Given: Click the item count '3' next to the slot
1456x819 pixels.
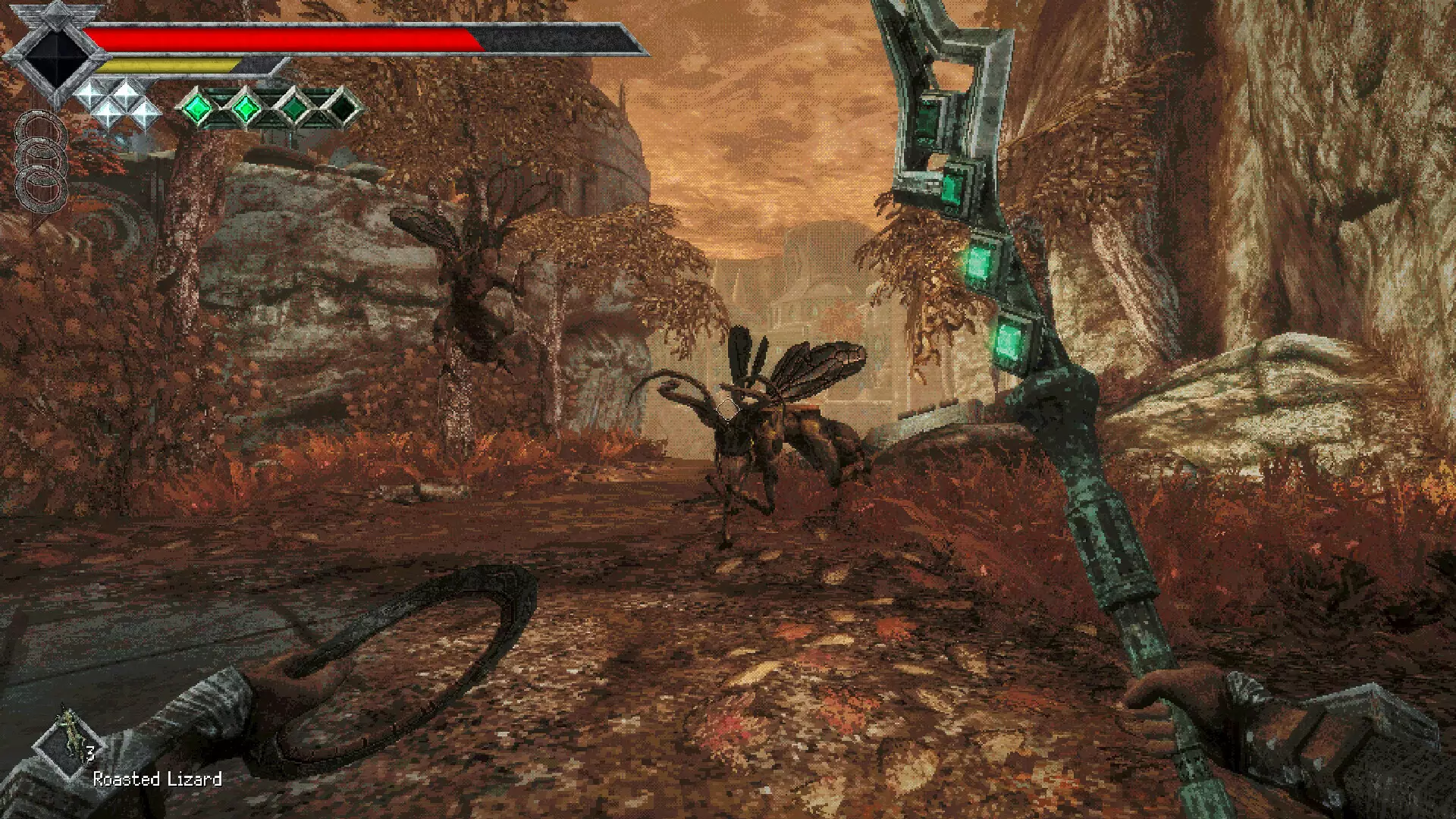Looking at the screenshot, I should 90,753.
